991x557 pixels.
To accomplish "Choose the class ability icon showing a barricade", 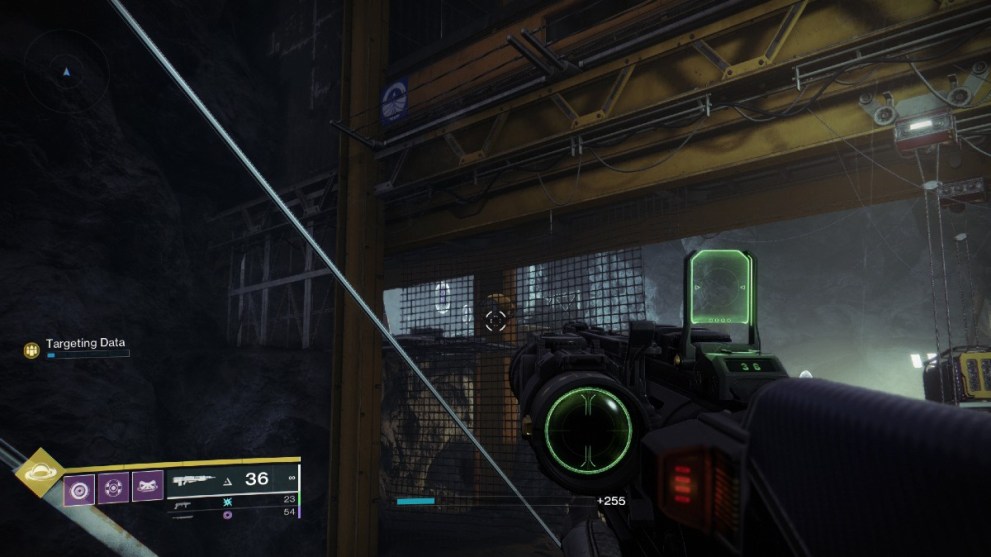I will click(147, 487).
